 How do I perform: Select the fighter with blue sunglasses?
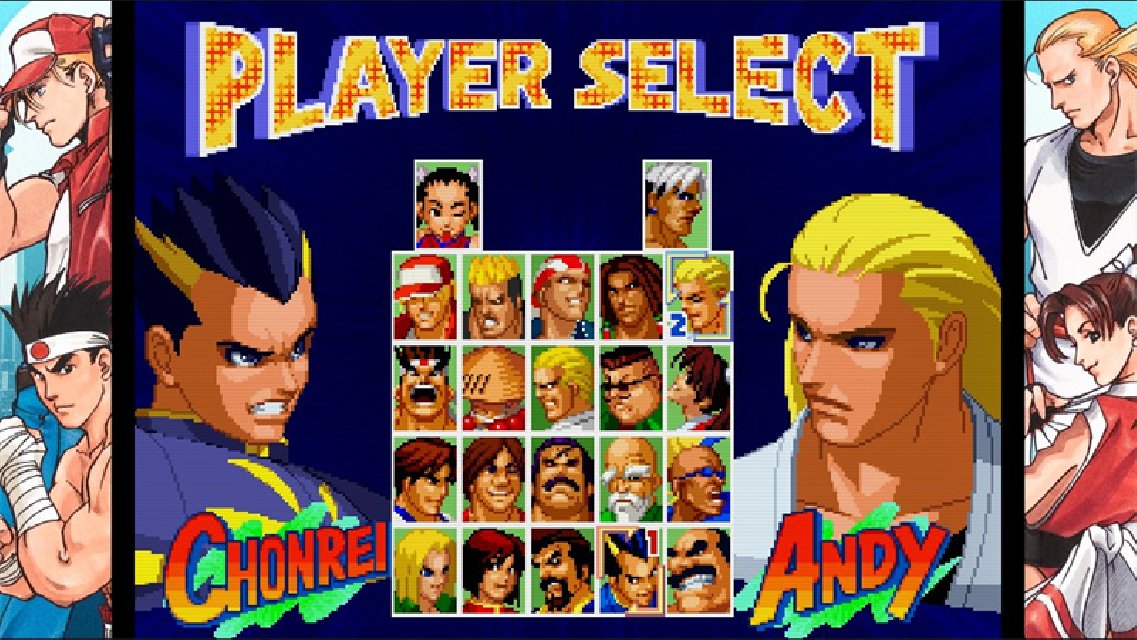click(x=698, y=478)
